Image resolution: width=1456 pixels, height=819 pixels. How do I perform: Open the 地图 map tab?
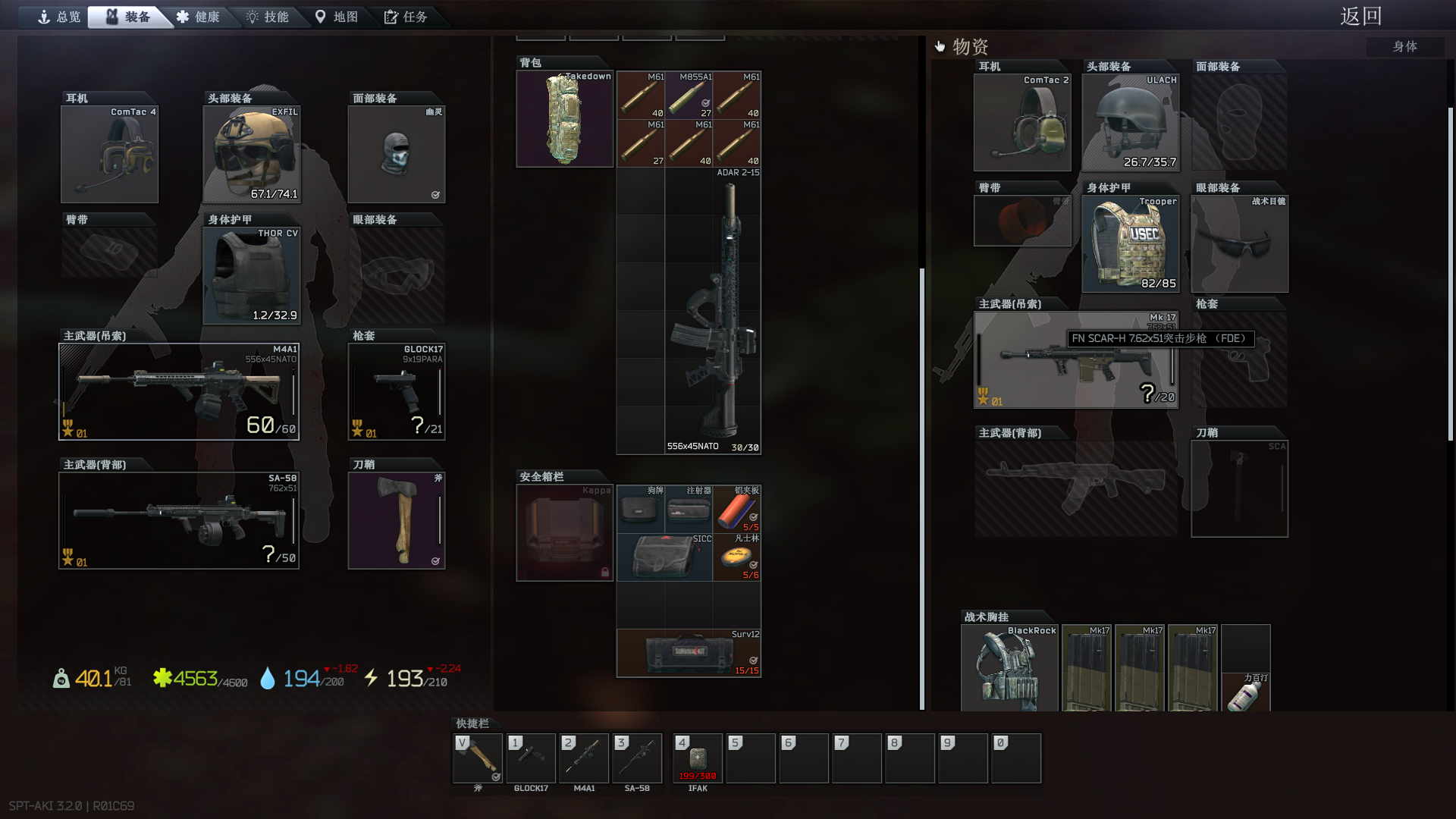337,17
